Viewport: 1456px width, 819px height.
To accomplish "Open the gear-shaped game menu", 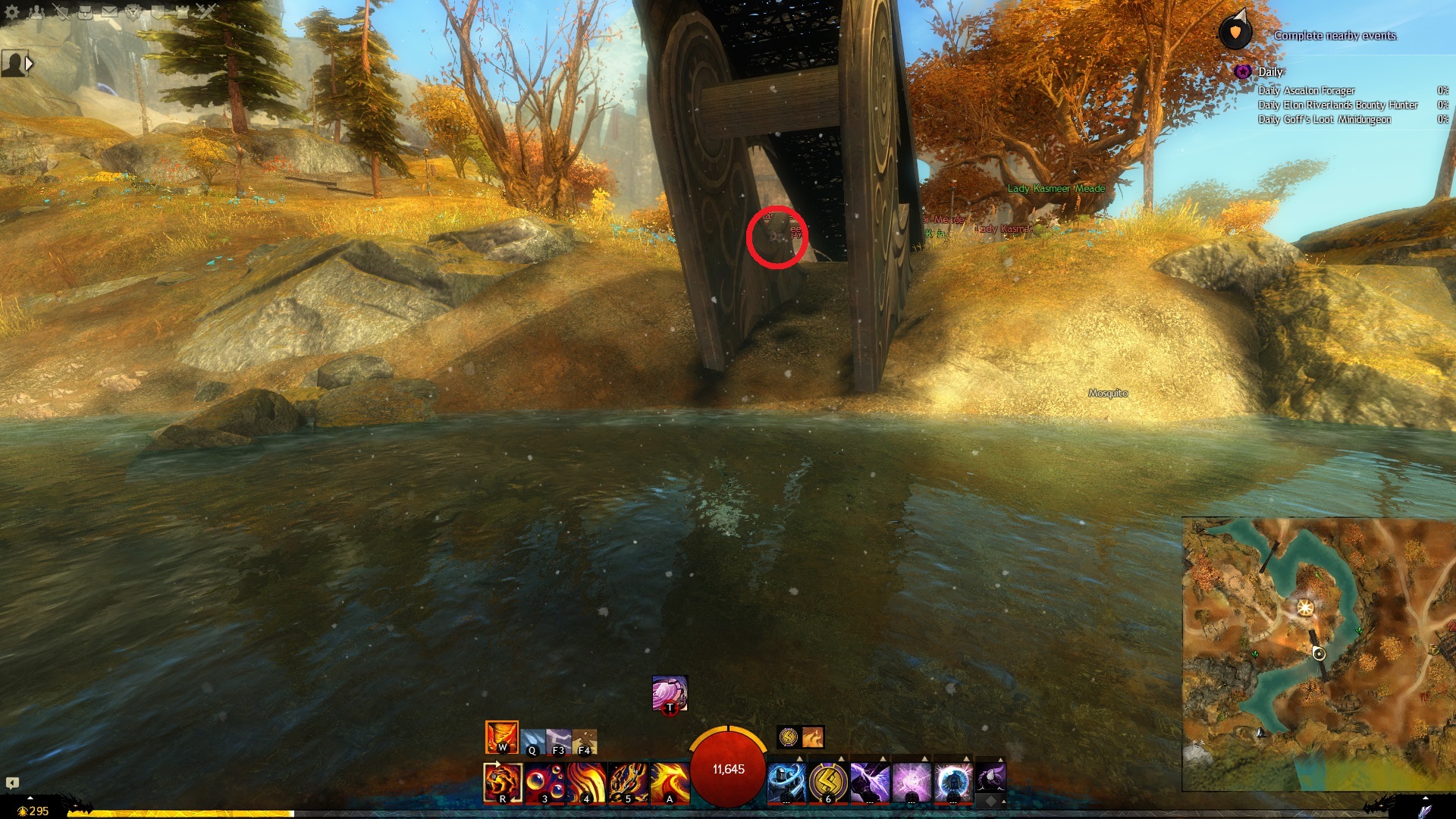I will point(12,12).
